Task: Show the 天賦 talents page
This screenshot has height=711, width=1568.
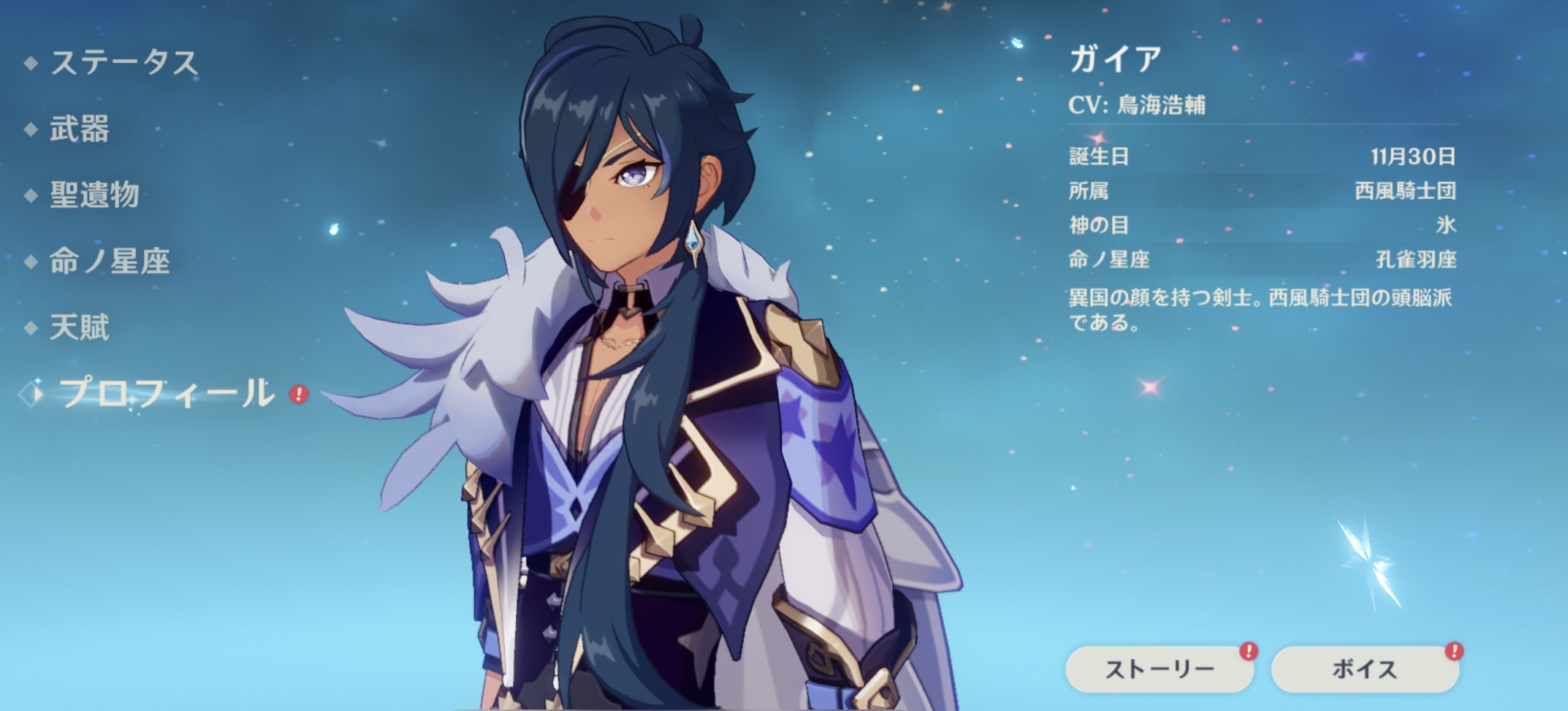Action: pyautogui.click(x=79, y=327)
